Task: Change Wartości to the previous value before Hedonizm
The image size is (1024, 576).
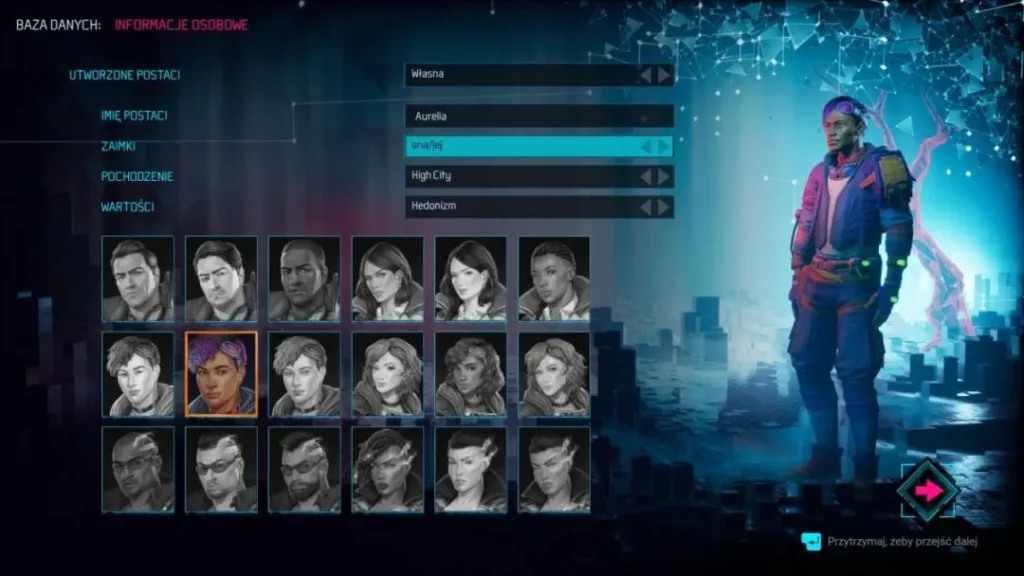Action: (646, 207)
